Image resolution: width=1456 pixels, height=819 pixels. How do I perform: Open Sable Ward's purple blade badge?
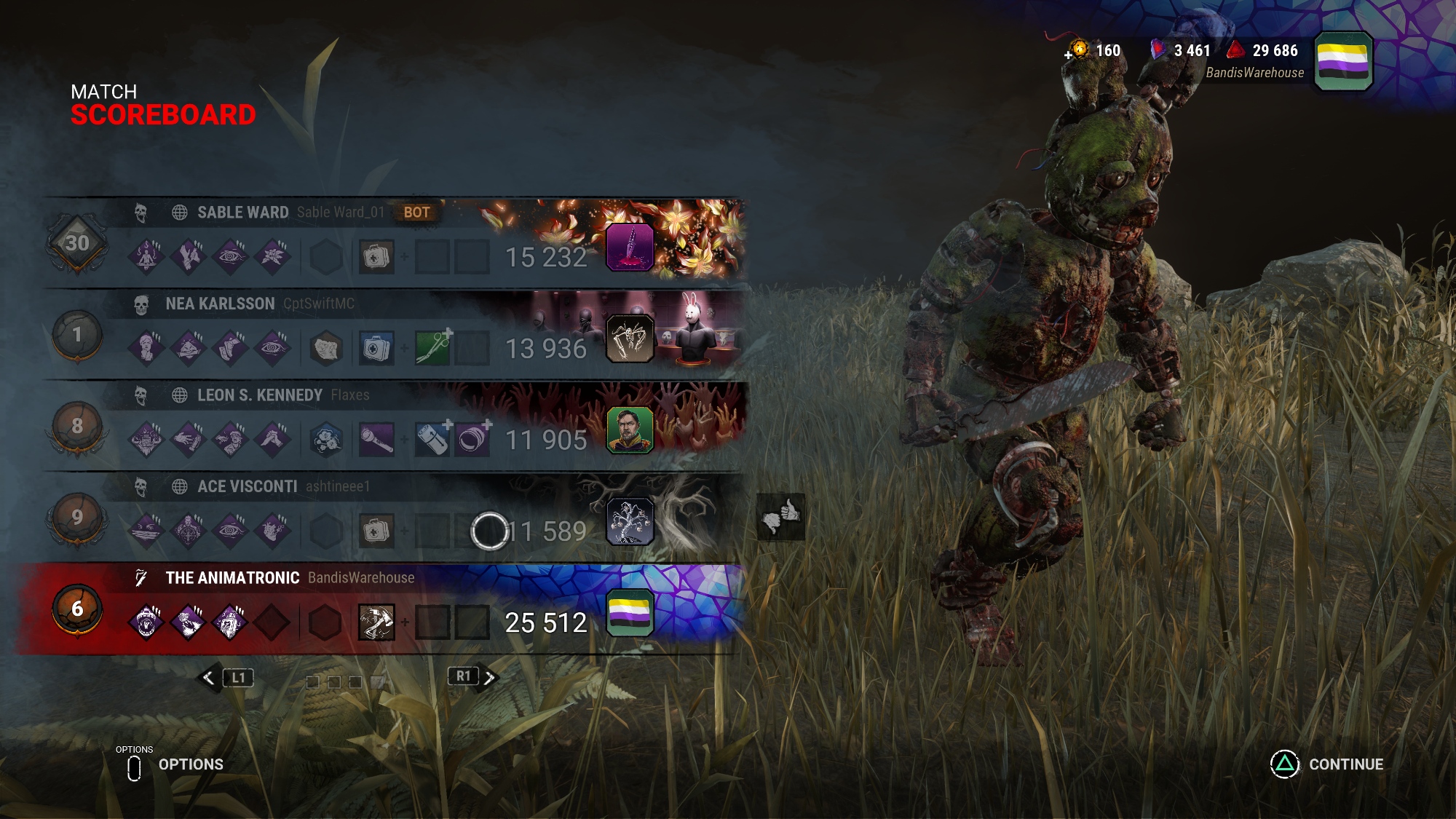[x=630, y=248]
